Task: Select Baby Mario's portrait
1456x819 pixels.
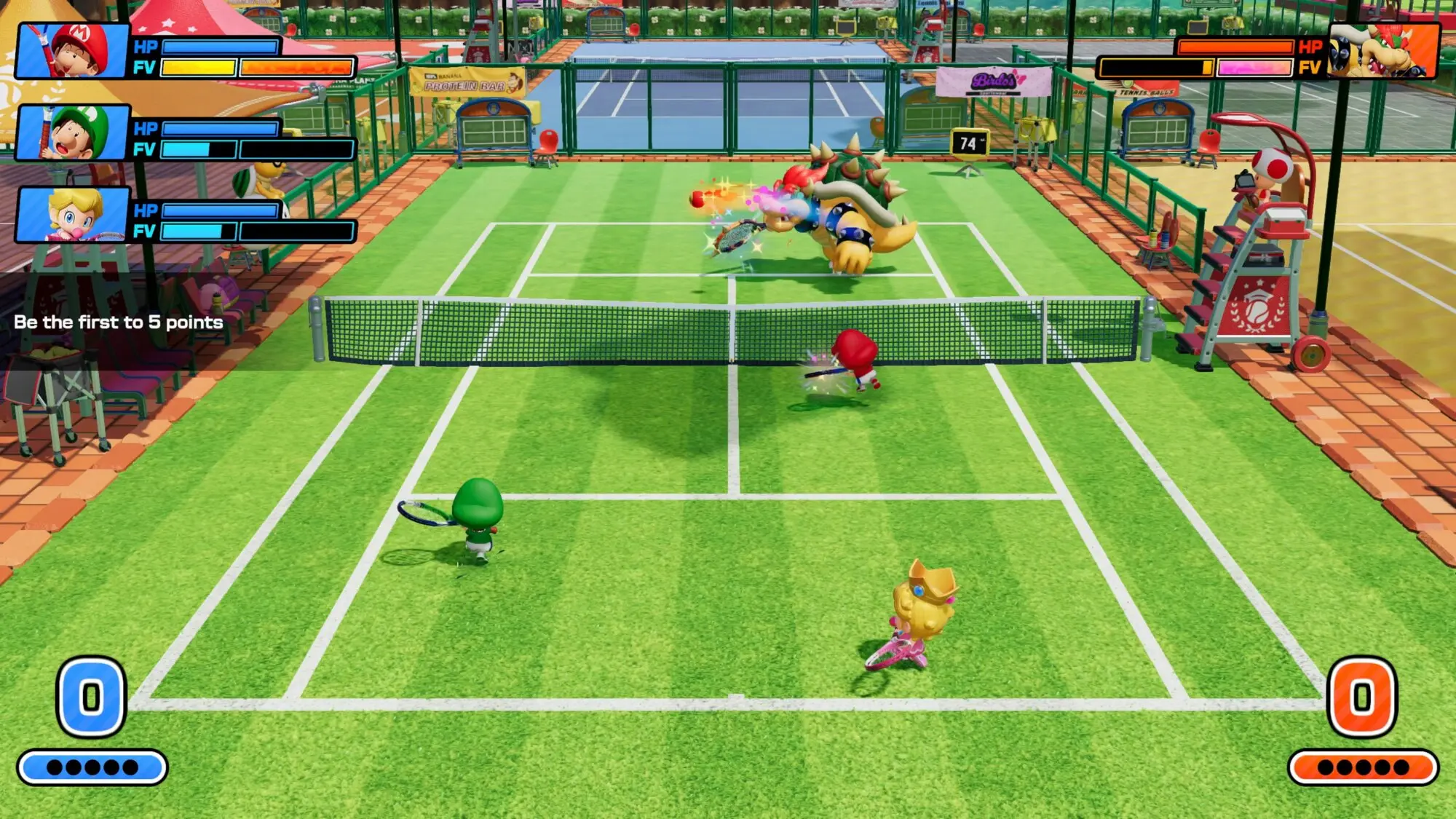Action: (x=73, y=50)
